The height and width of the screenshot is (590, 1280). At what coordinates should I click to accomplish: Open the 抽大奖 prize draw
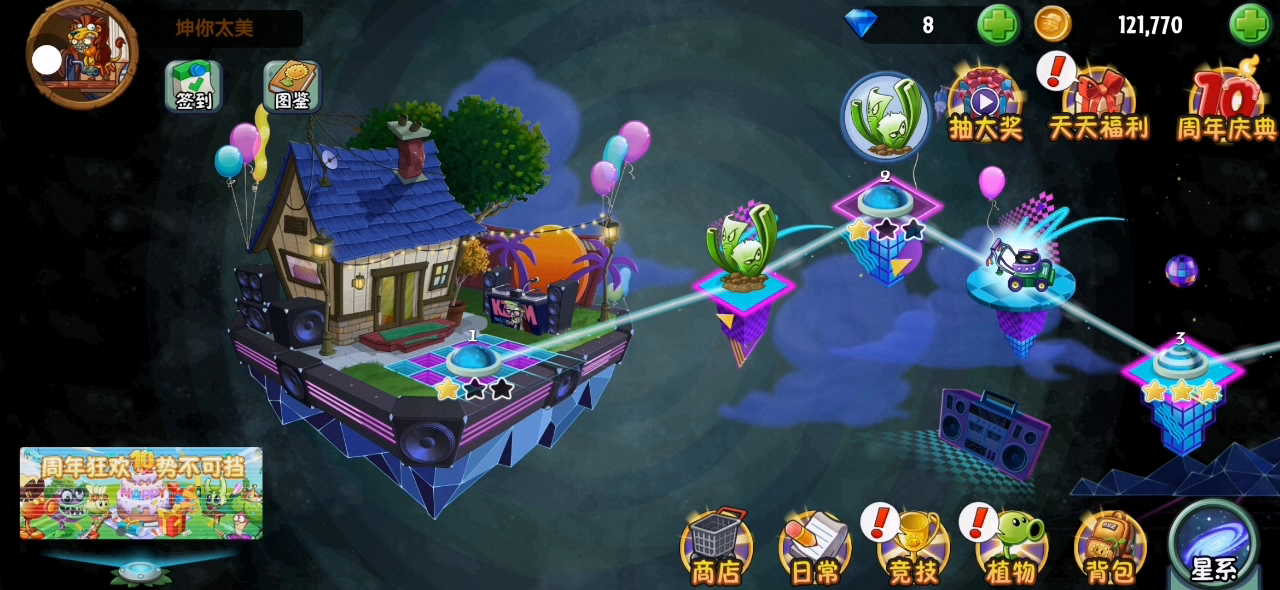985,105
